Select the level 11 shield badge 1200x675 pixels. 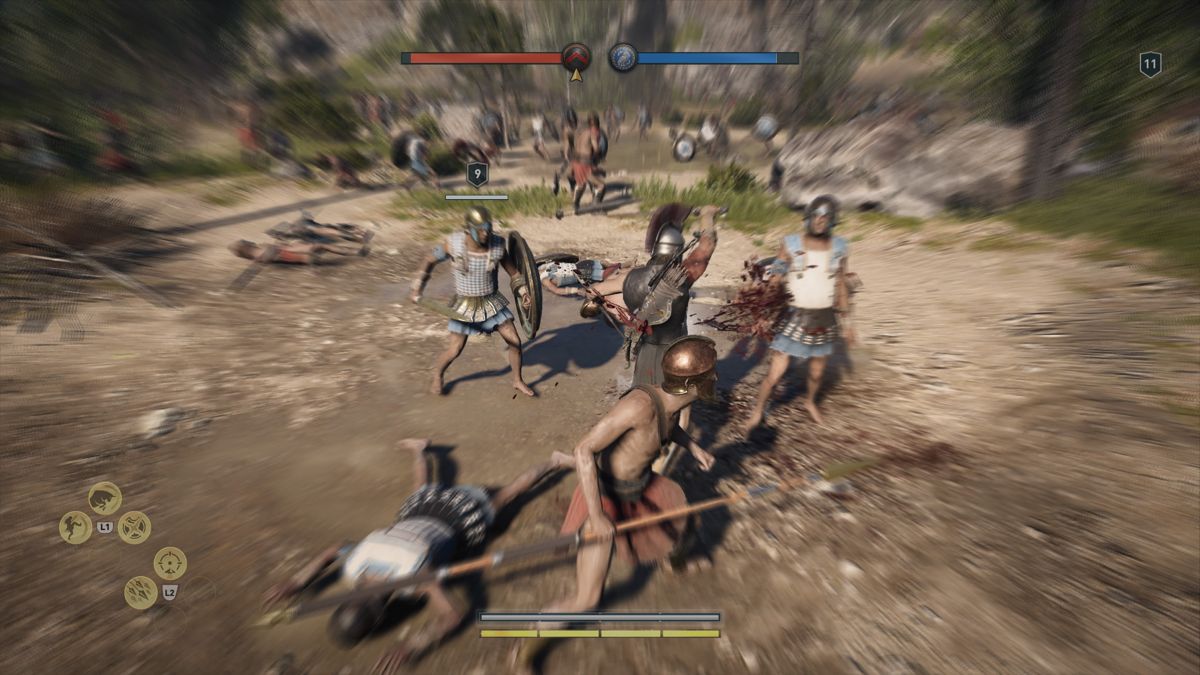(1150, 65)
